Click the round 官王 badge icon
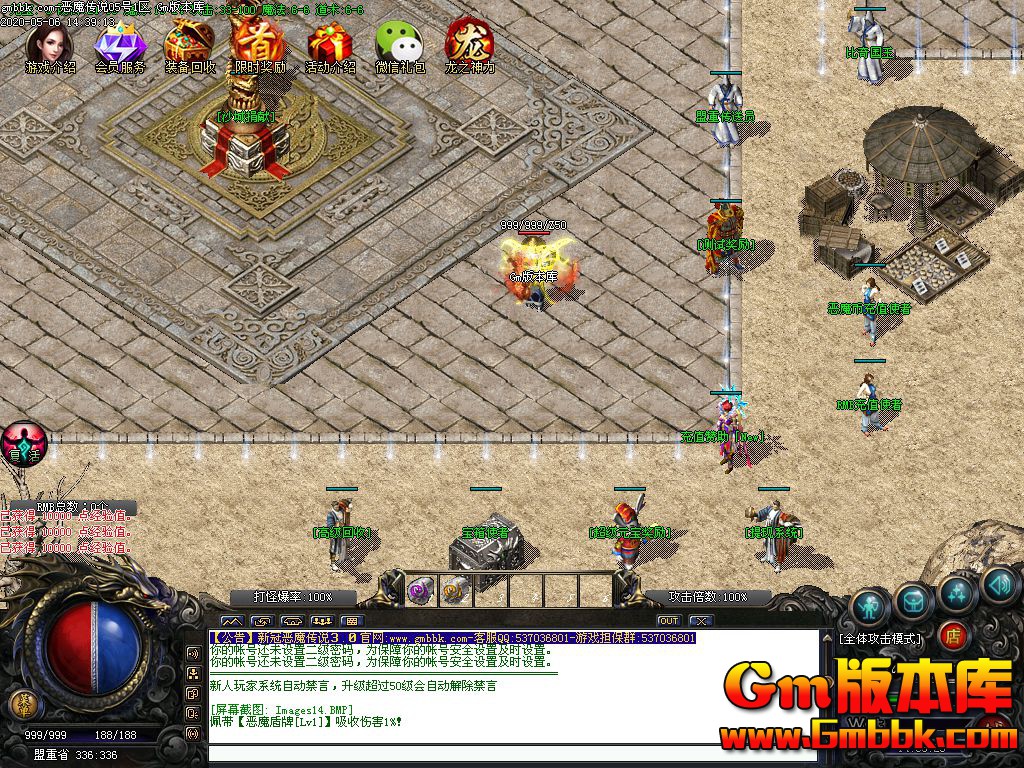The height and width of the screenshot is (768, 1024). (23, 443)
